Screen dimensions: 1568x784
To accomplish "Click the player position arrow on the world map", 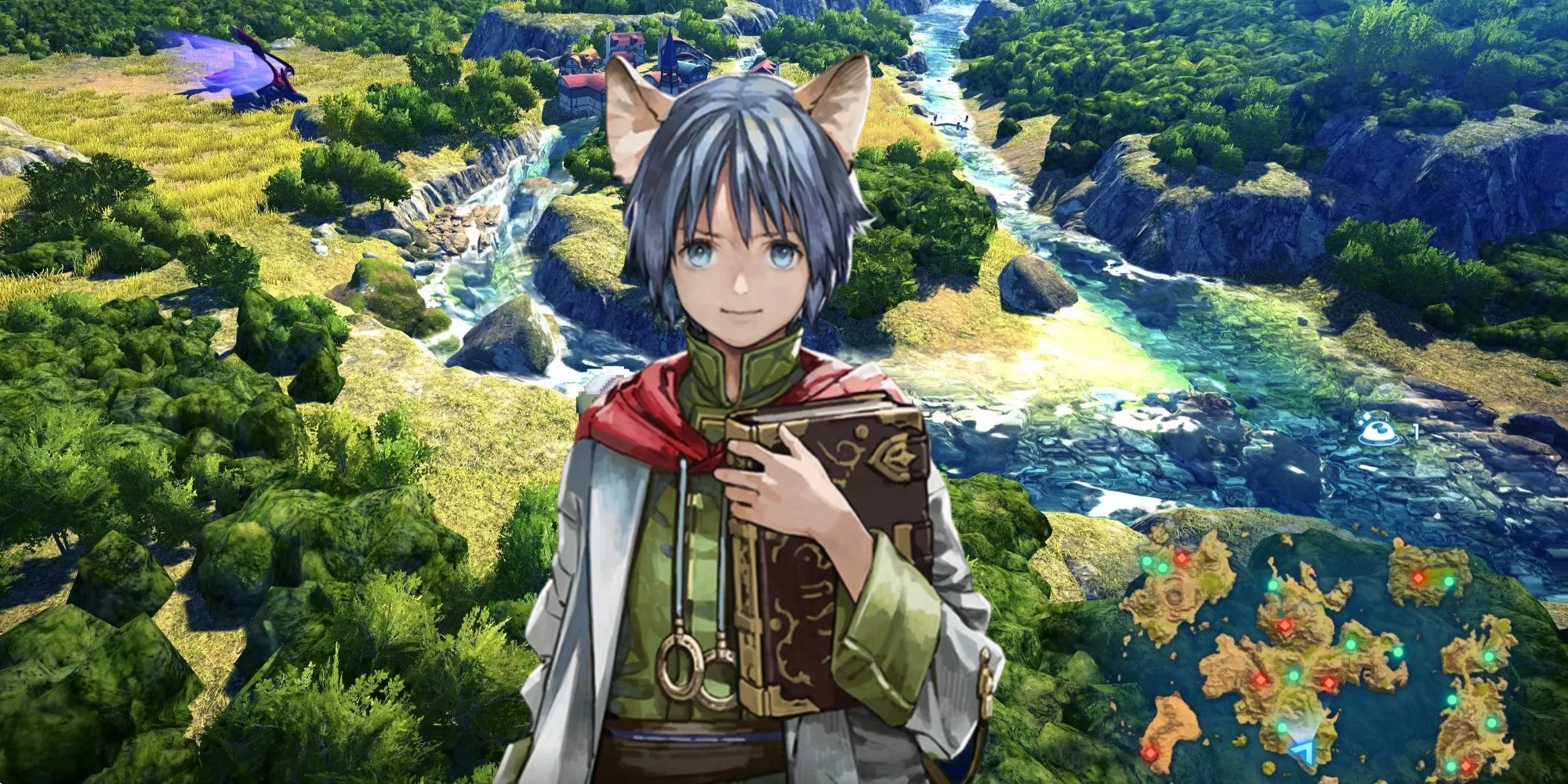I will [1305, 750].
